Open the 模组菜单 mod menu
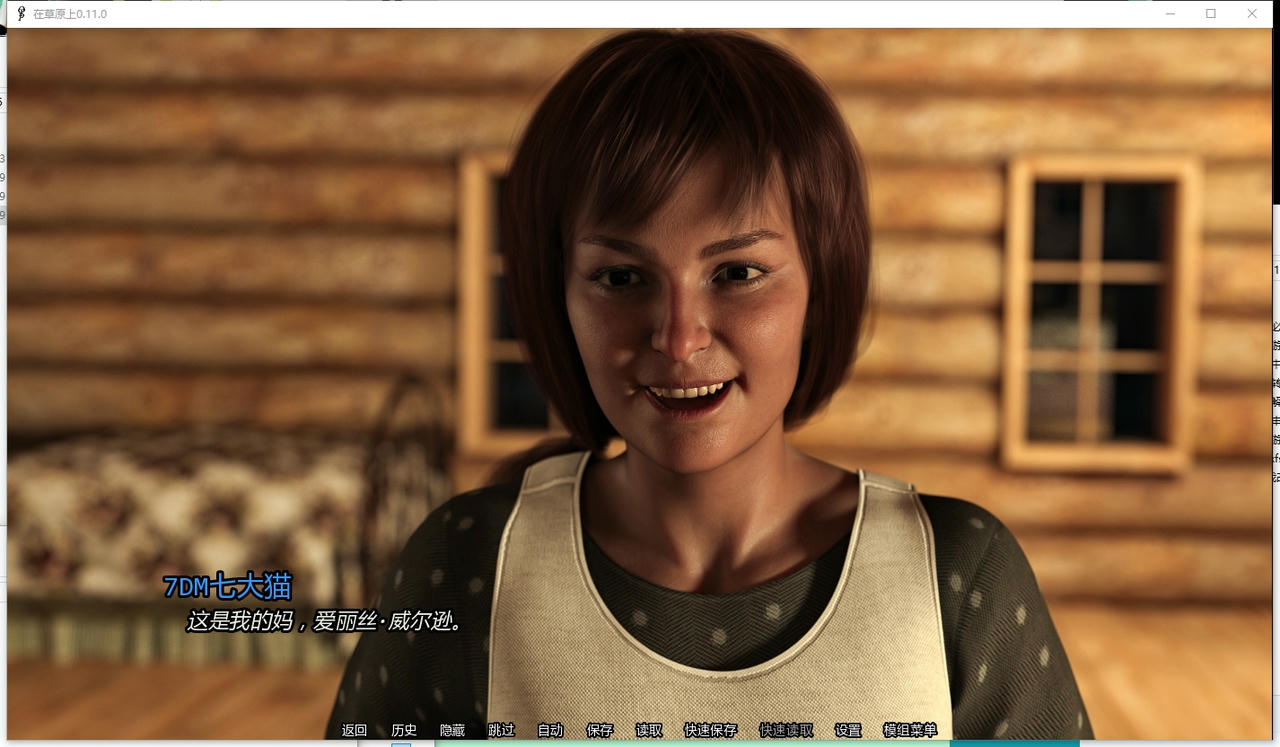 point(912,730)
